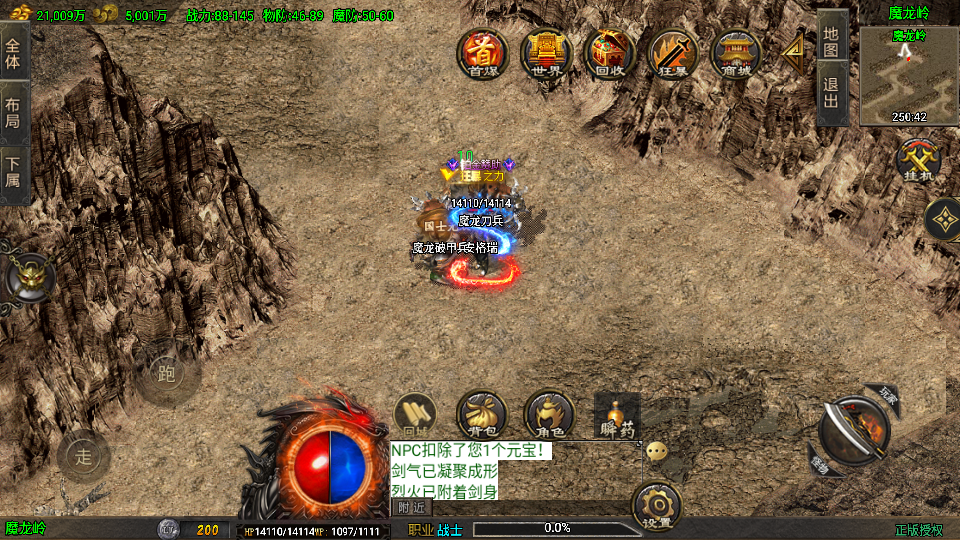Open the 世界 world icon

(x=546, y=53)
